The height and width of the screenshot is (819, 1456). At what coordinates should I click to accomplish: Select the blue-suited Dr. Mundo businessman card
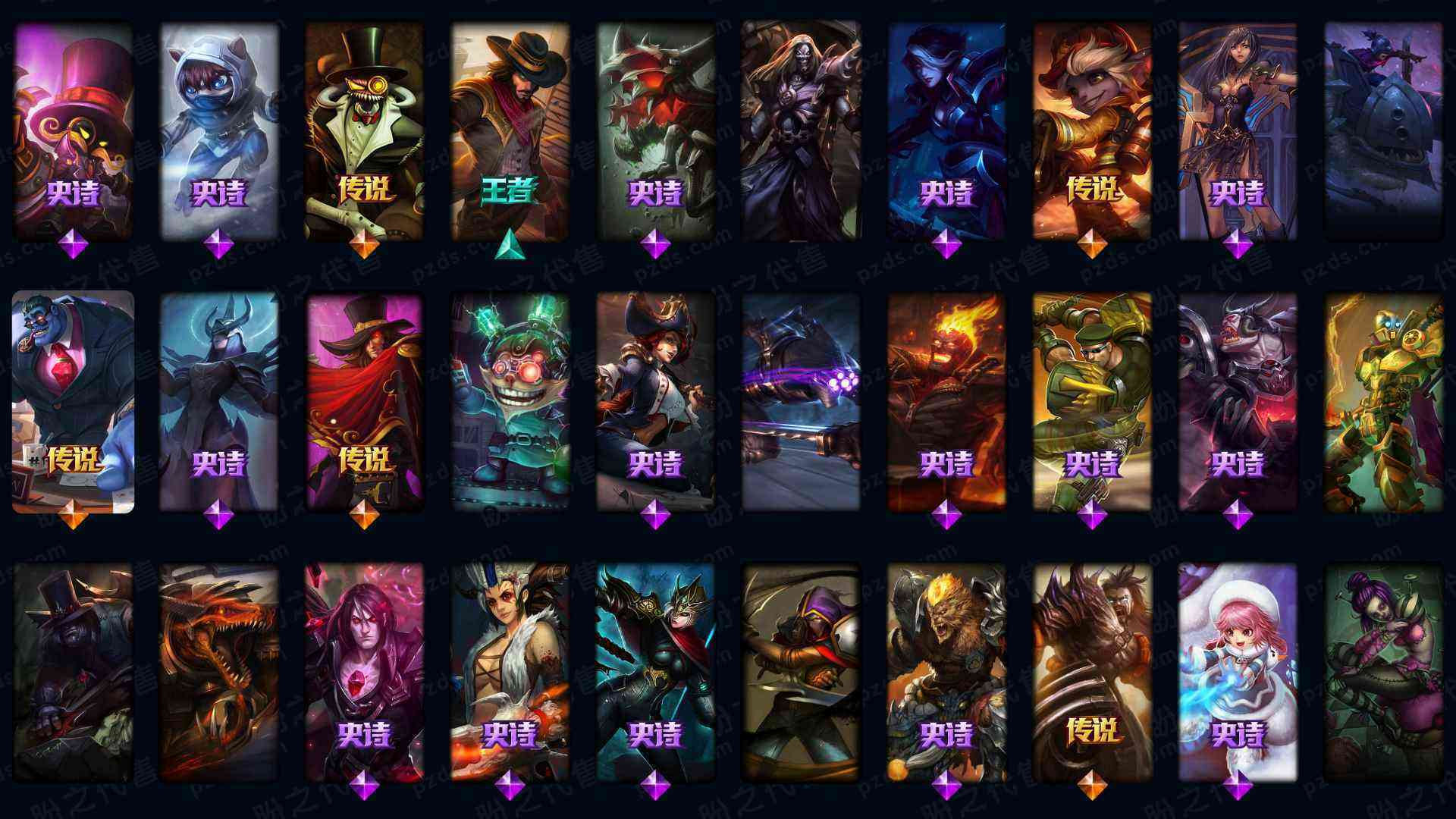click(73, 402)
